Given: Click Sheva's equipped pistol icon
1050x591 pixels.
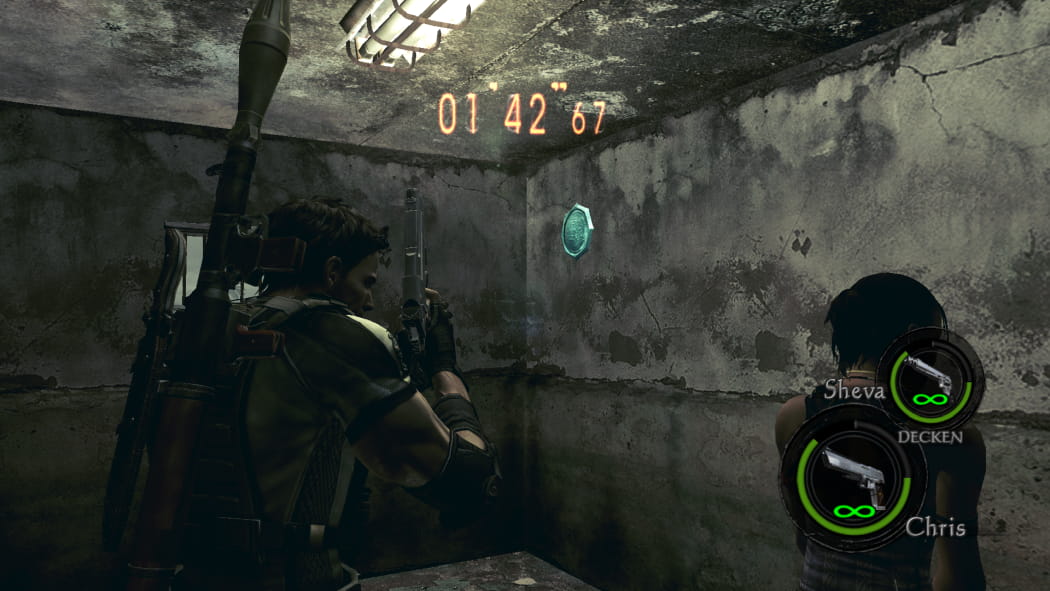Looking at the screenshot, I should 929,376.
